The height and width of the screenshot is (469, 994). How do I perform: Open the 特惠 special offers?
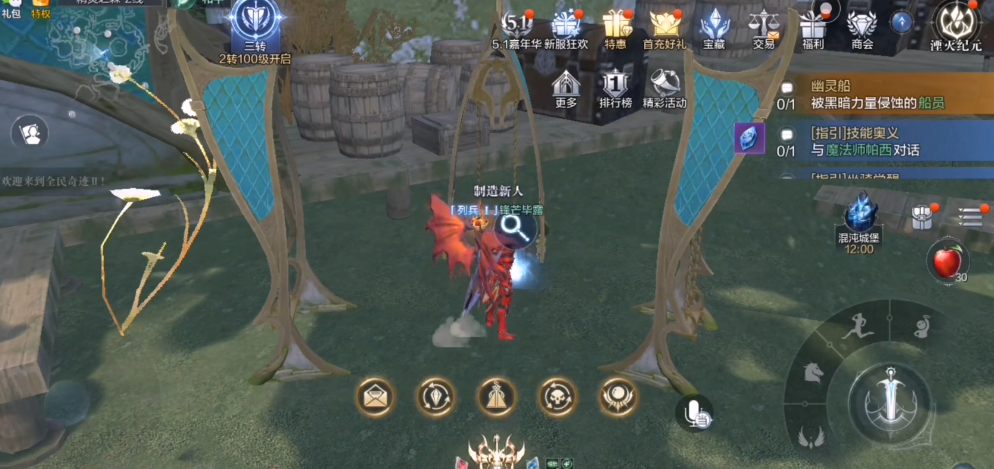[x=616, y=24]
